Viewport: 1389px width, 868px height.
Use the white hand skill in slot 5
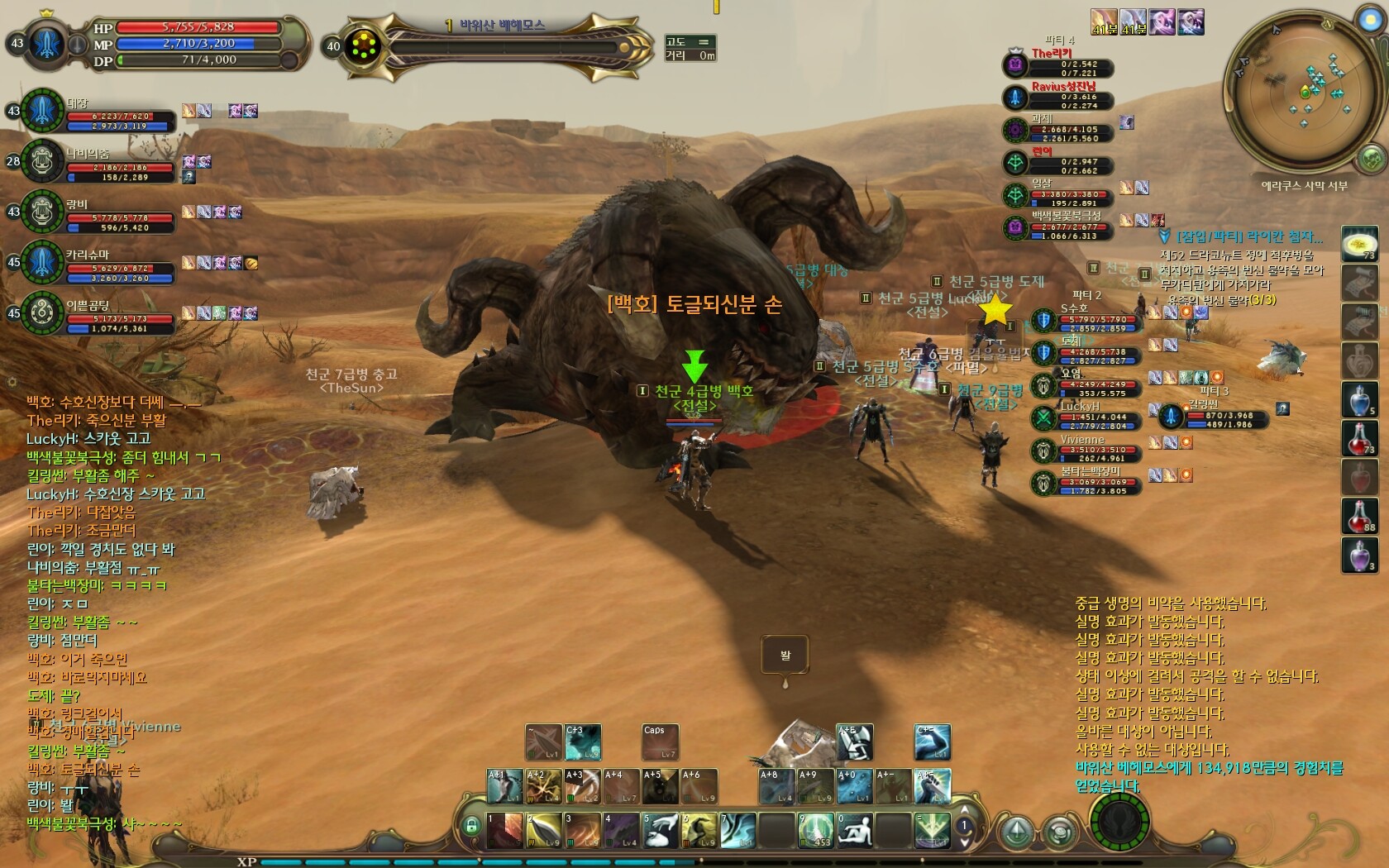pos(661,831)
